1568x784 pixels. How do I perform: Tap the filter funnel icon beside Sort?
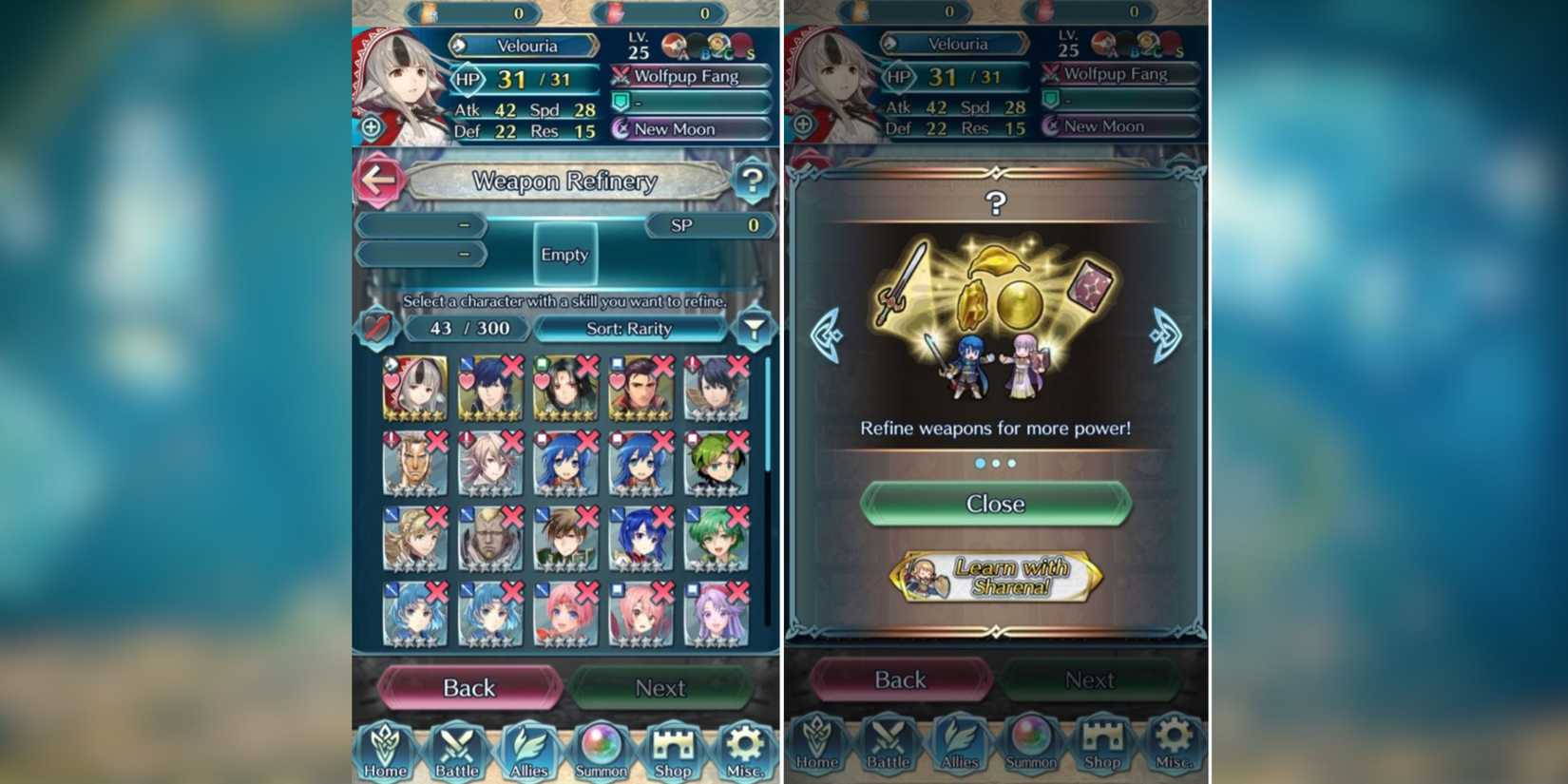[755, 328]
